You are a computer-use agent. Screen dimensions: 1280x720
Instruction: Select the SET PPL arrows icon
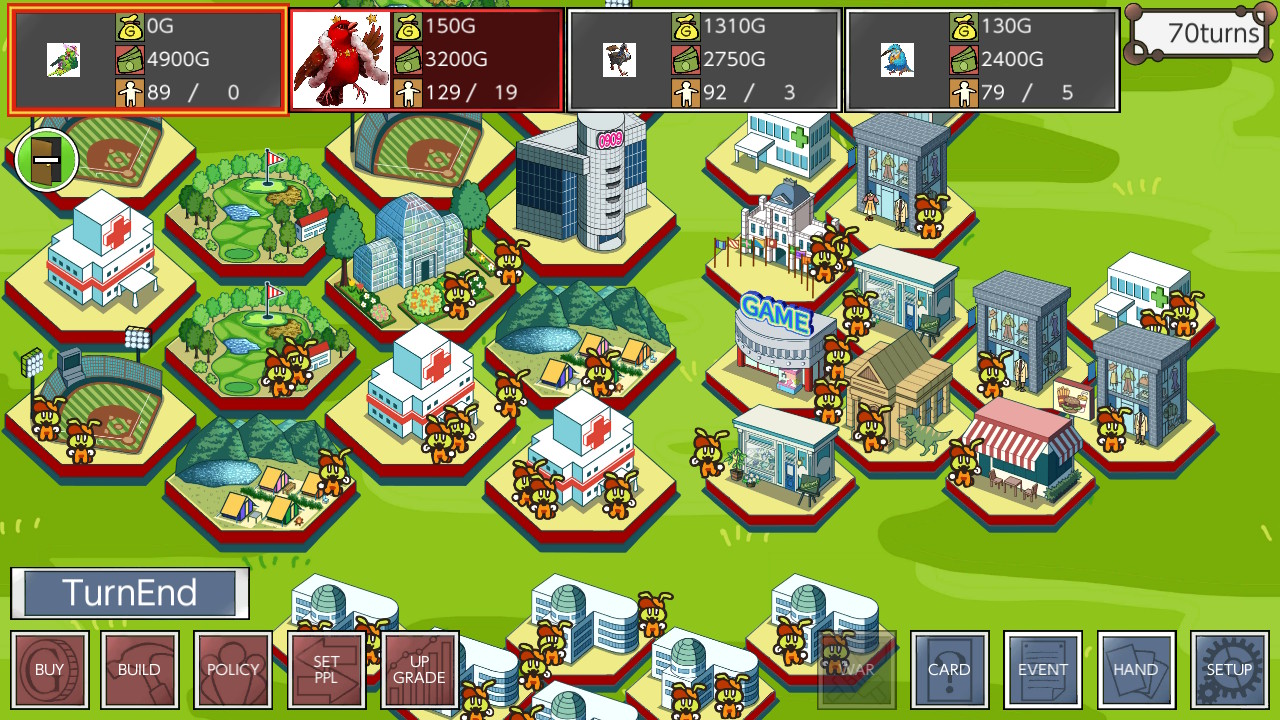(326, 669)
